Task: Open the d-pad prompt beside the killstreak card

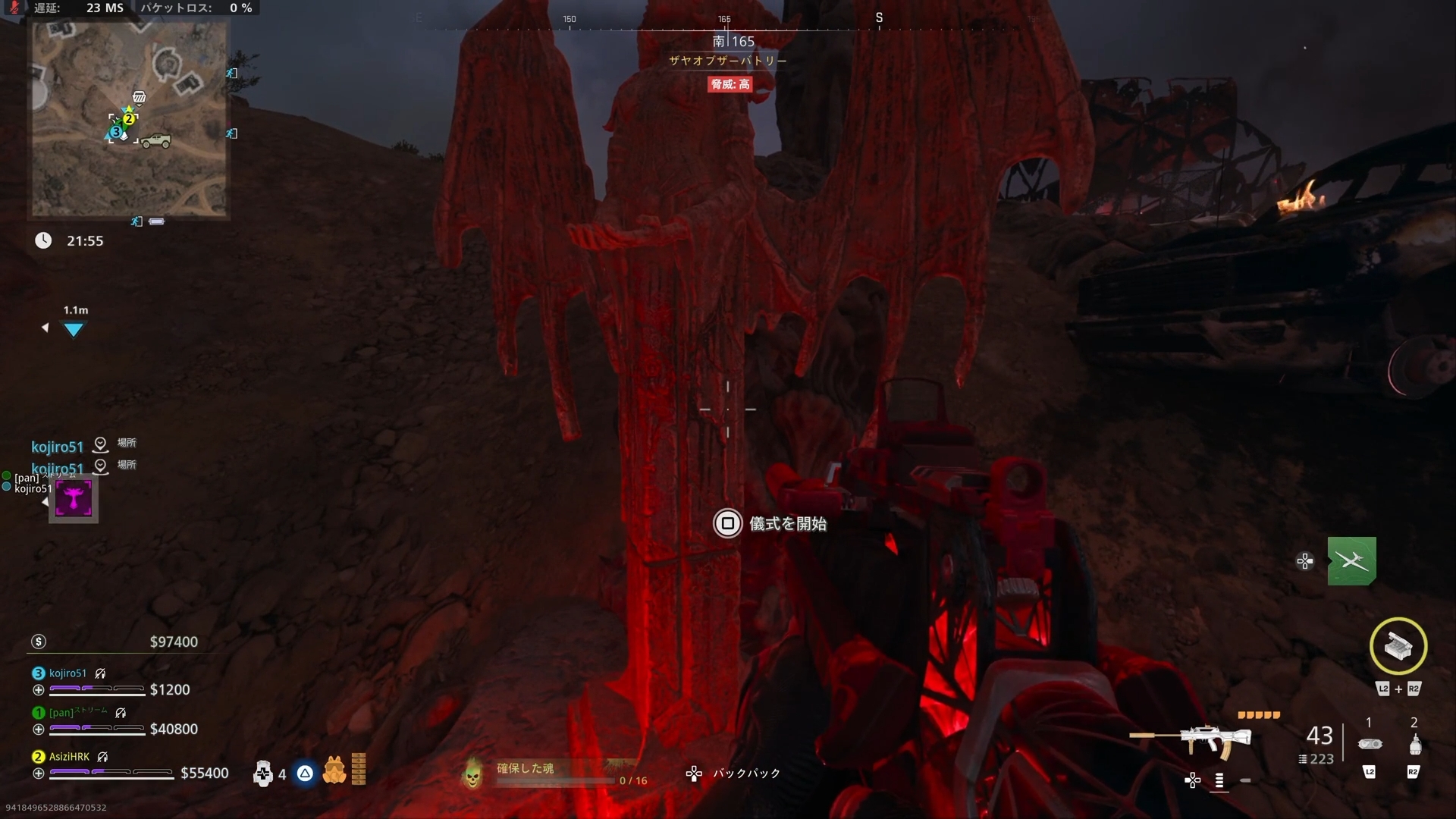Action: click(x=1304, y=561)
